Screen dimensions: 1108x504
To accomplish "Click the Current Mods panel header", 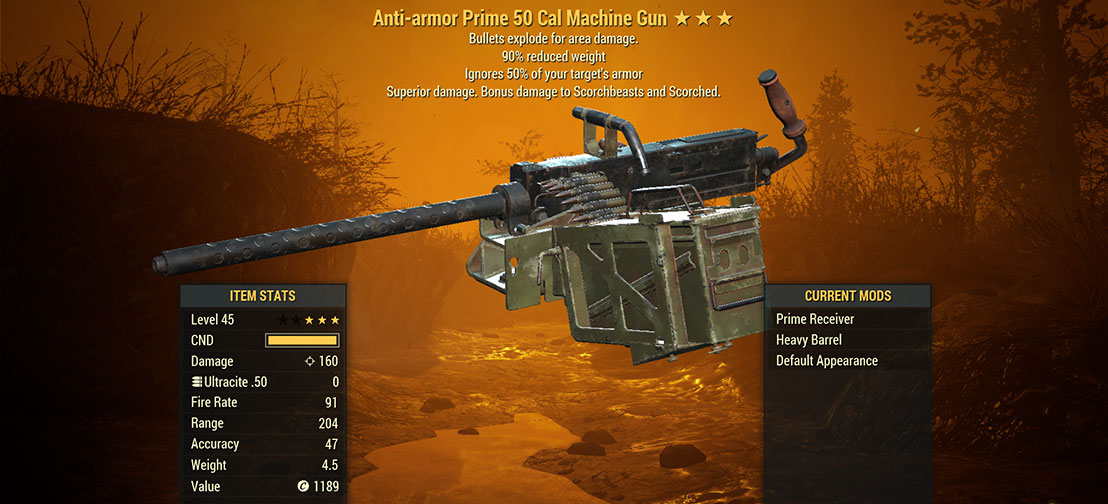I will (847, 296).
